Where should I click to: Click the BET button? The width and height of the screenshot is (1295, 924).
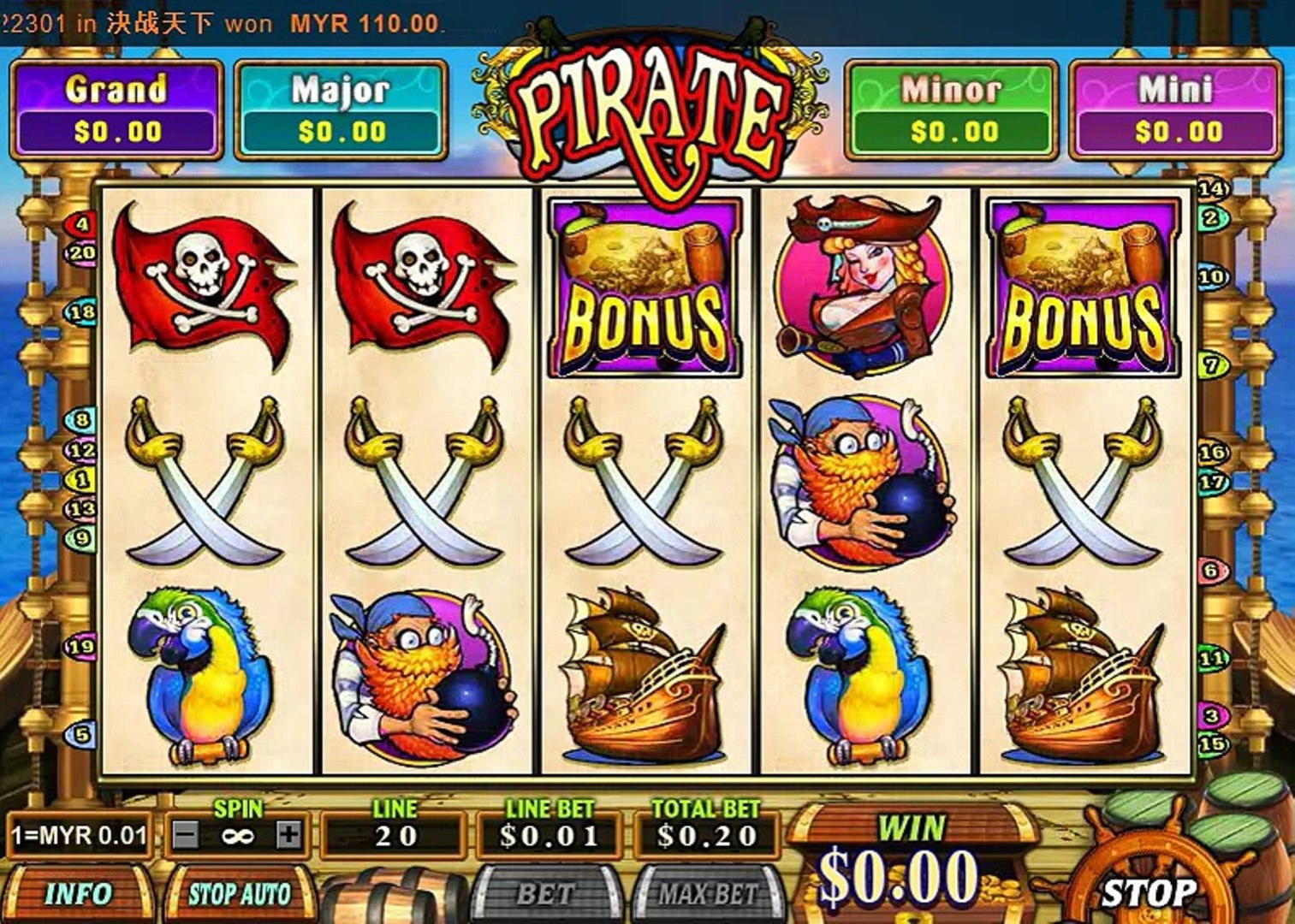(545, 894)
